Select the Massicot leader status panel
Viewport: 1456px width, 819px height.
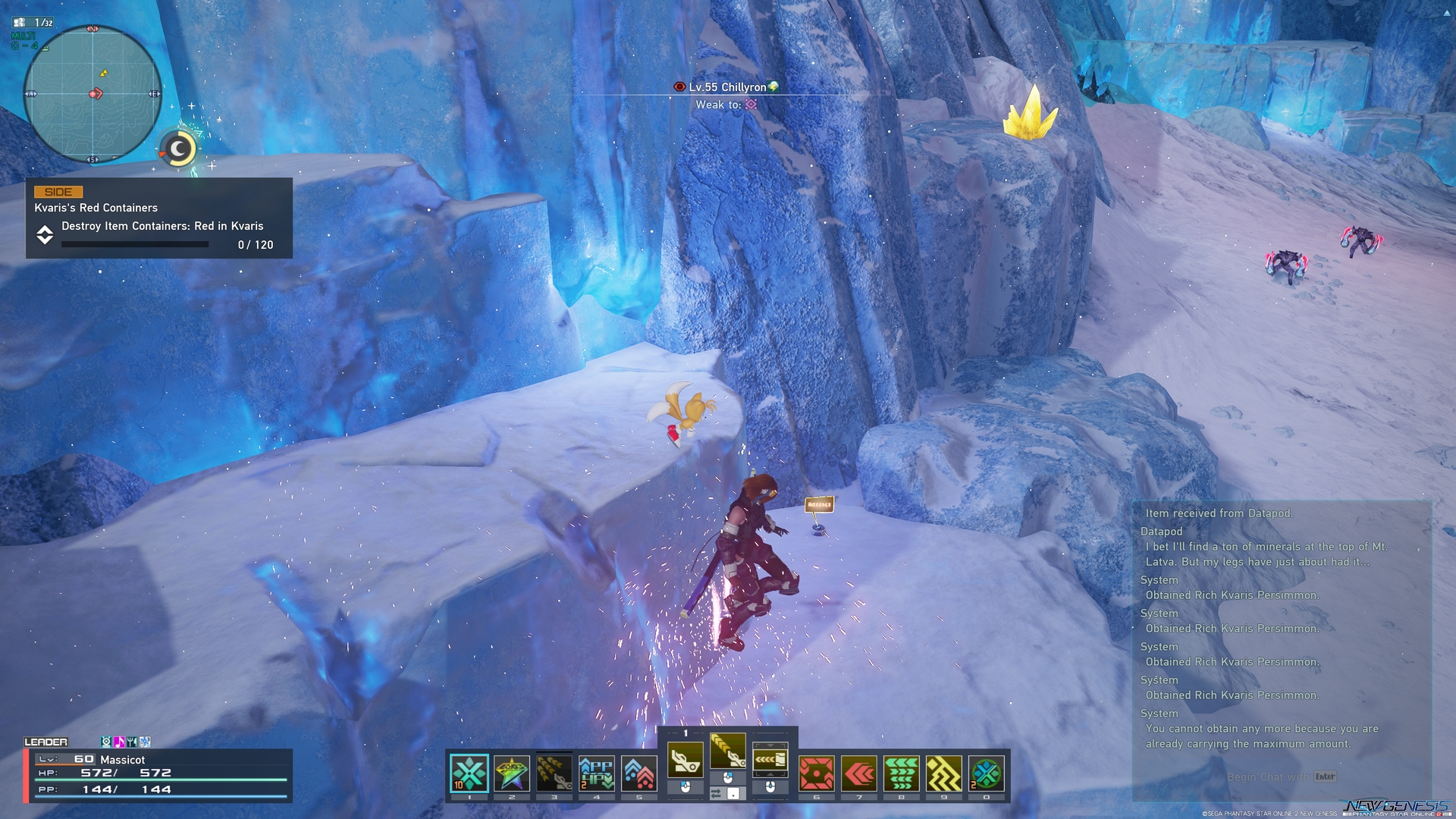pos(158,774)
